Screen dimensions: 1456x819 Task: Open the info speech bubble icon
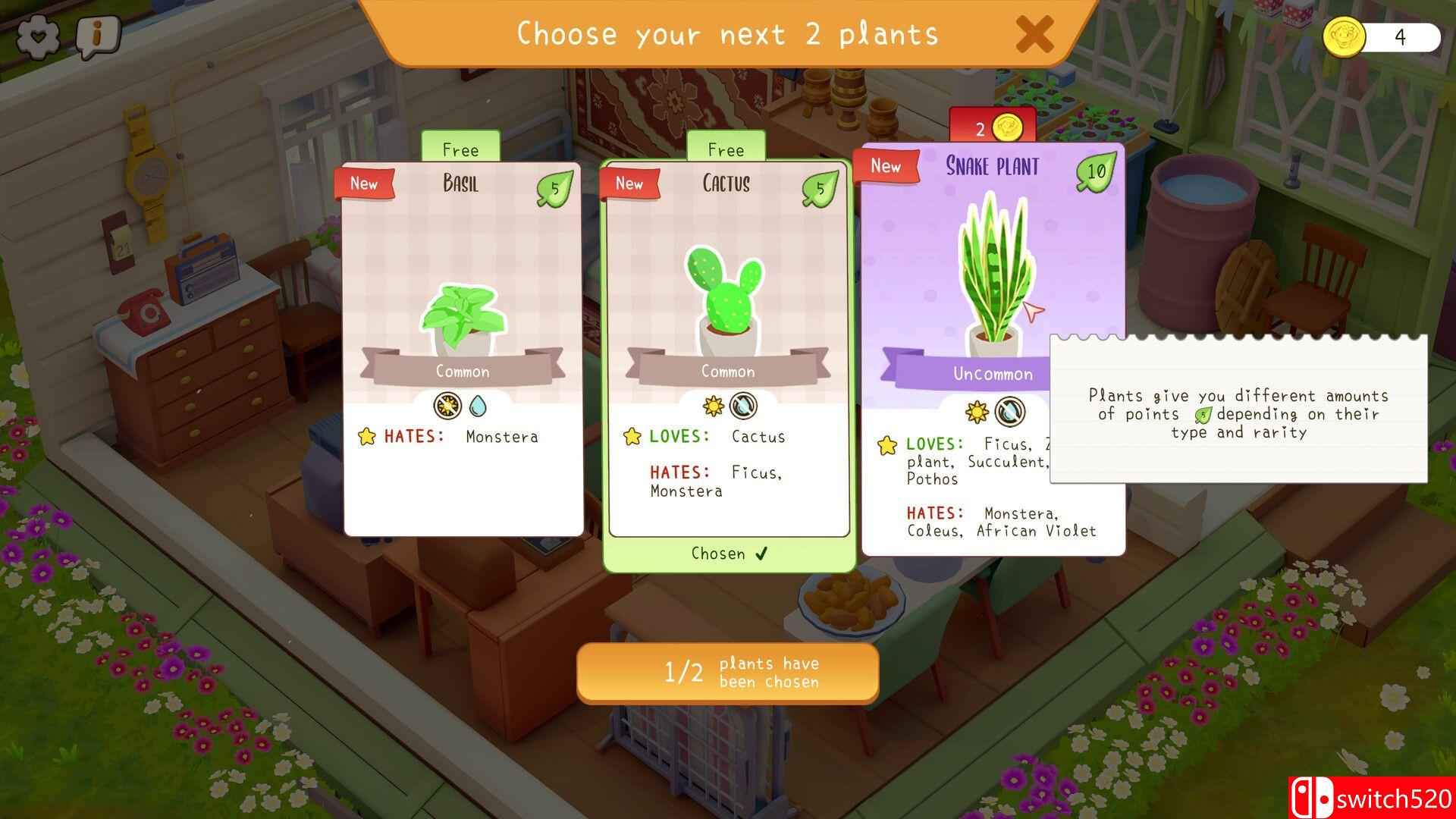(96, 34)
